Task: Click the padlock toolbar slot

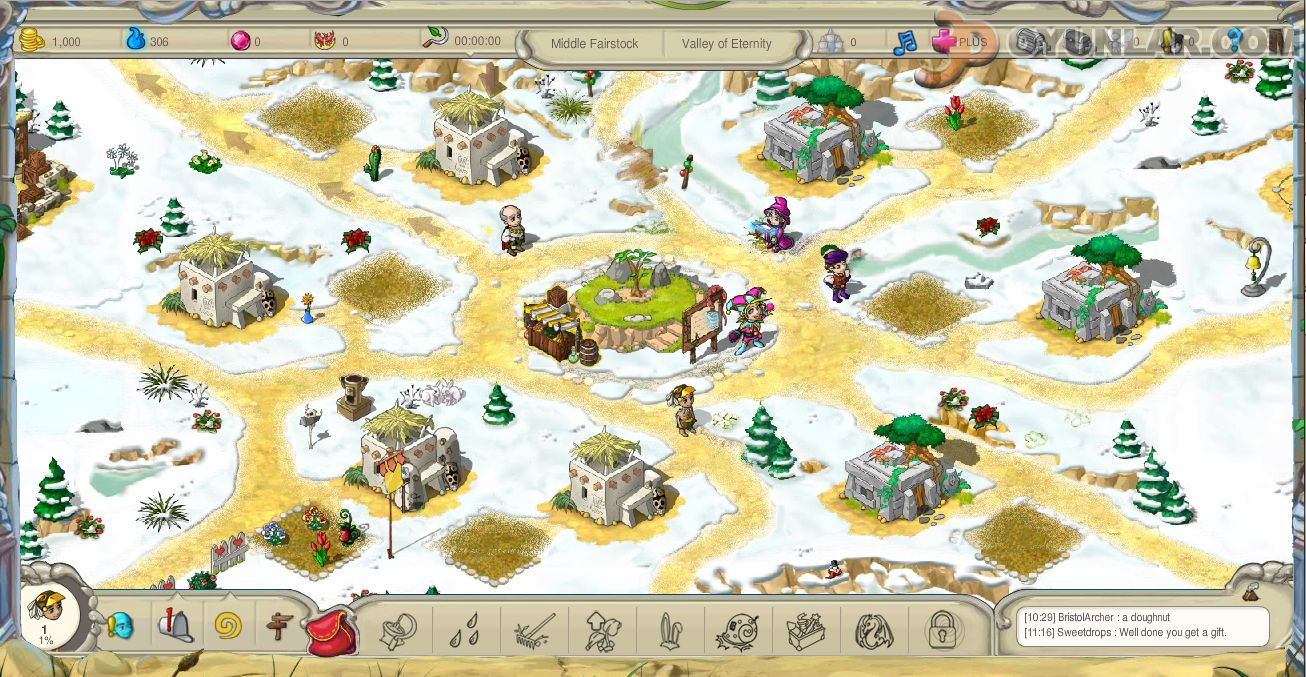Action: [x=942, y=630]
